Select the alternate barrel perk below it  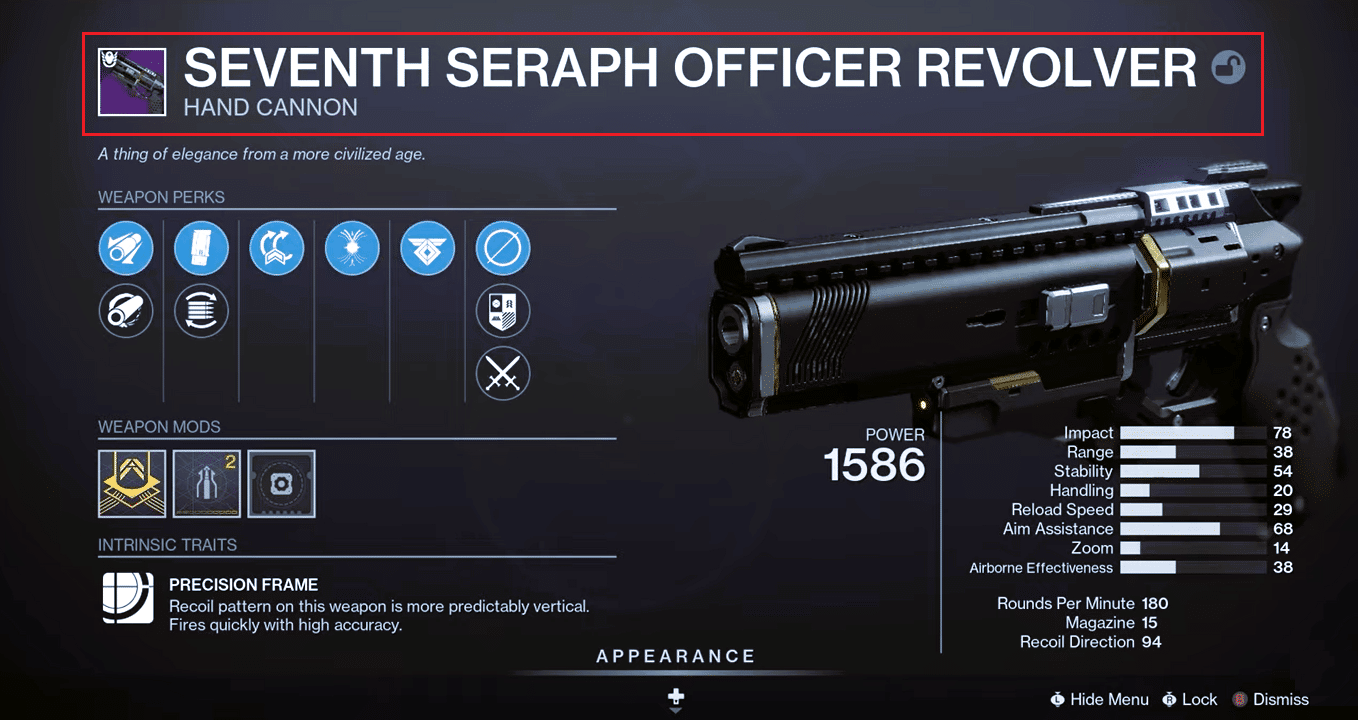pyautogui.click(x=126, y=311)
